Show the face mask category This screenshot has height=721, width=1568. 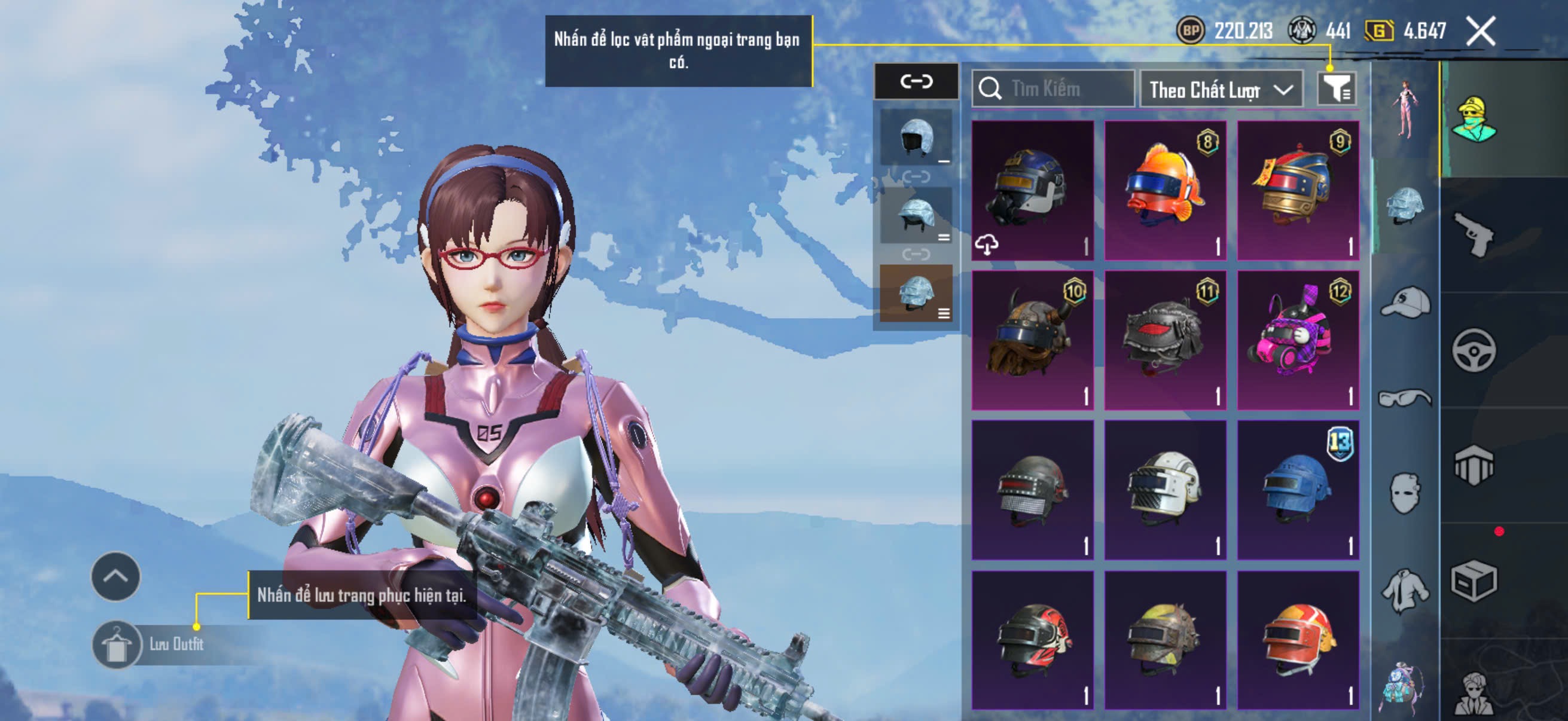[1405, 493]
